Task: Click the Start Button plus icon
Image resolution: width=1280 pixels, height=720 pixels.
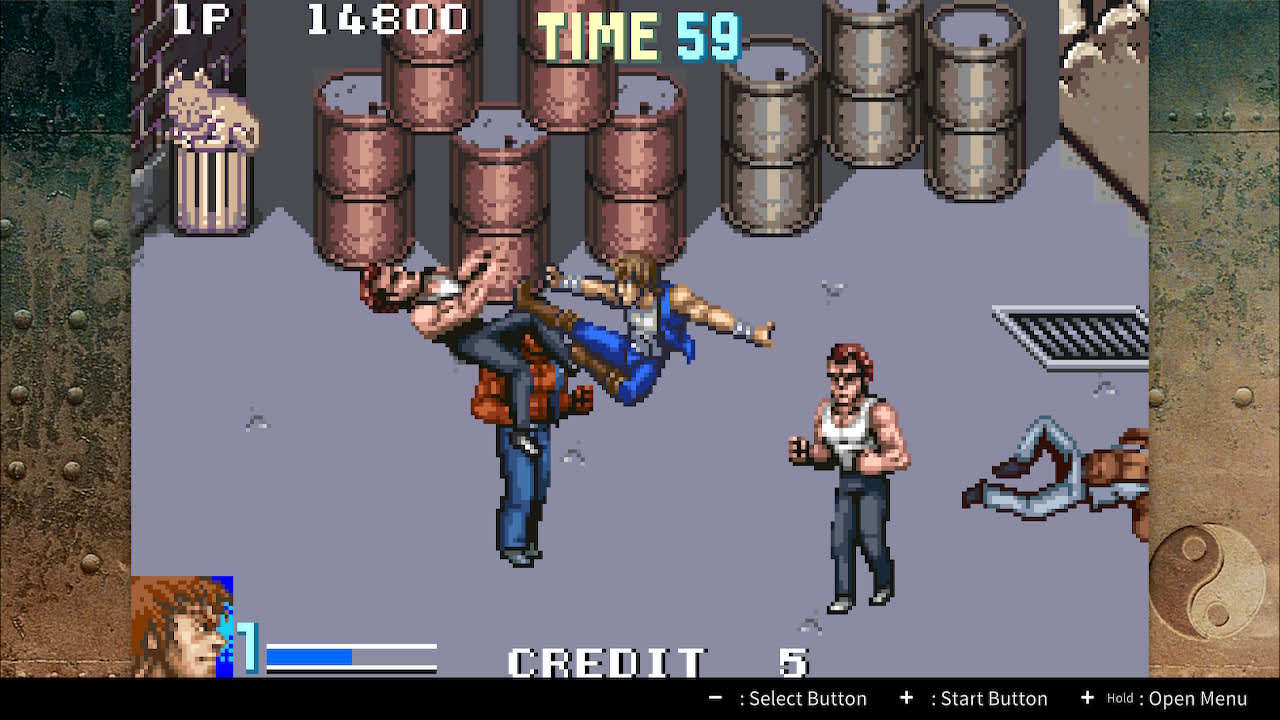Action: 908,698
